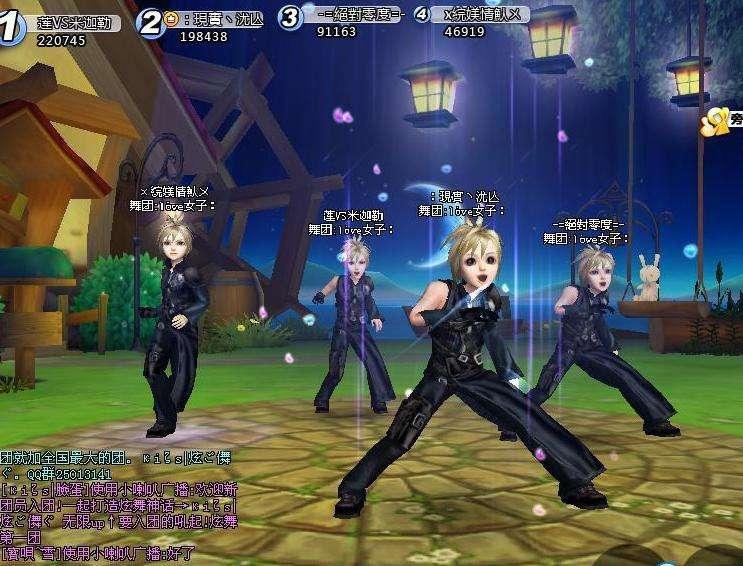This screenshot has height=566, width=743.
Task: Select fourth-place player x烷镁情臥乄 in ranking
Action: coord(477,15)
